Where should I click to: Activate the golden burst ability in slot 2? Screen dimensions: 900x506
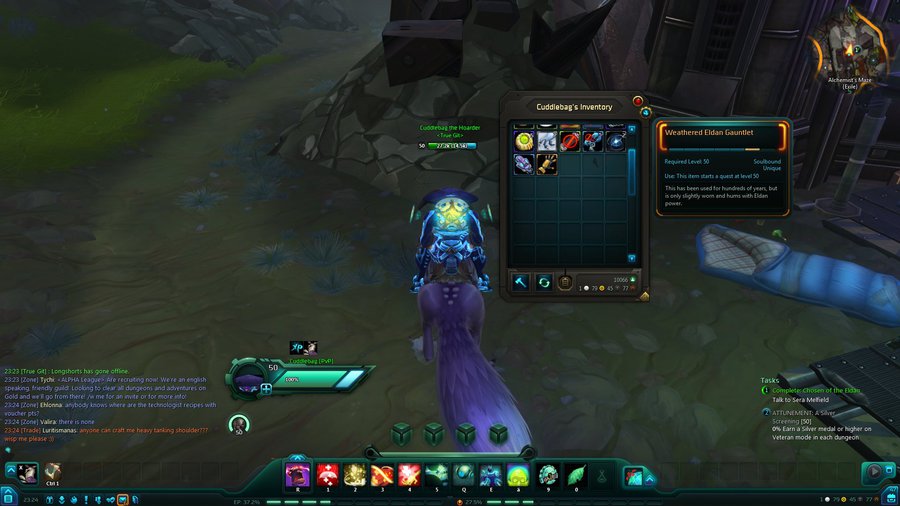pyautogui.click(x=354, y=473)
